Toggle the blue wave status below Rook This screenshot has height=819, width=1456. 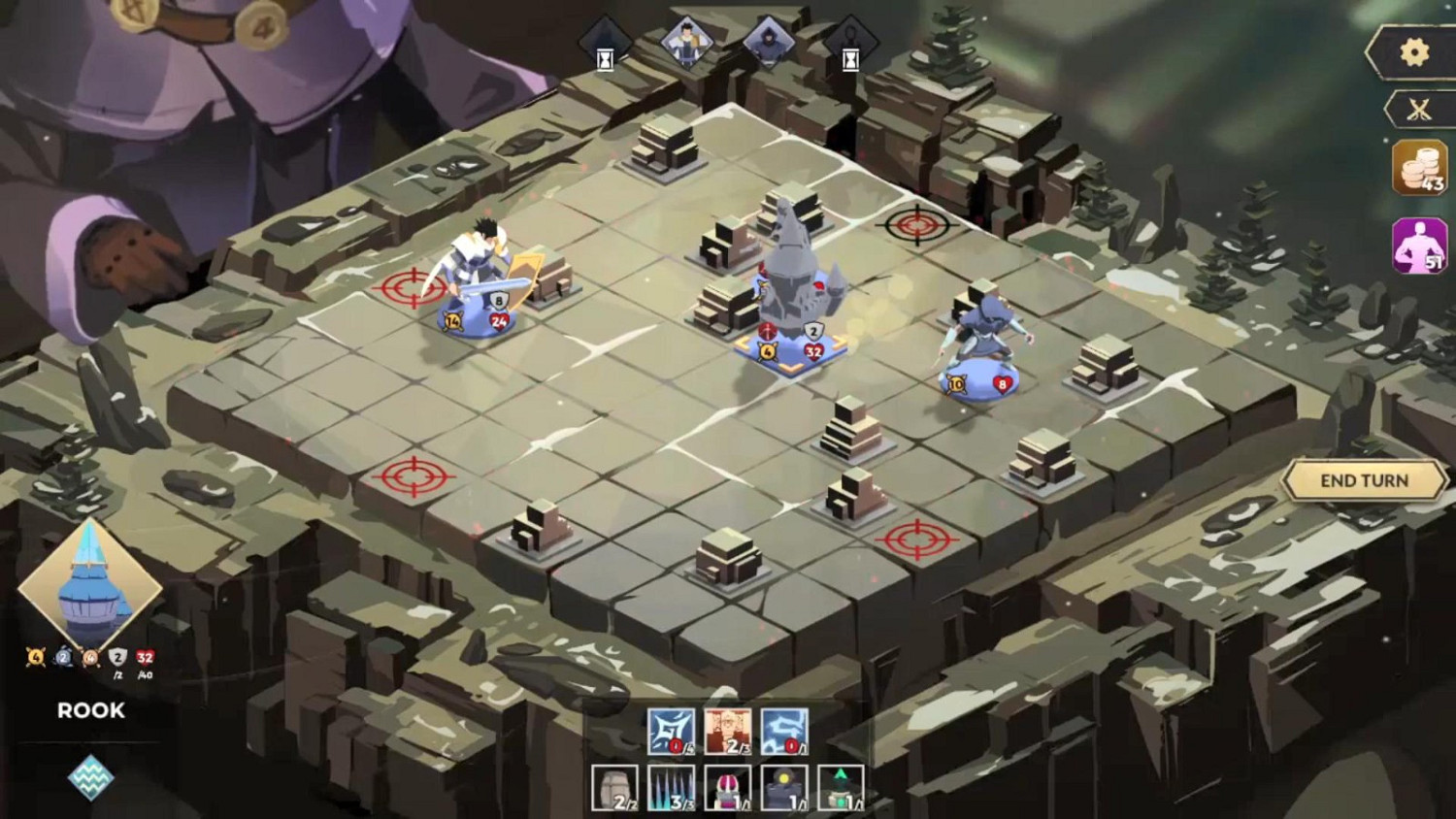(x=93, y=776)
